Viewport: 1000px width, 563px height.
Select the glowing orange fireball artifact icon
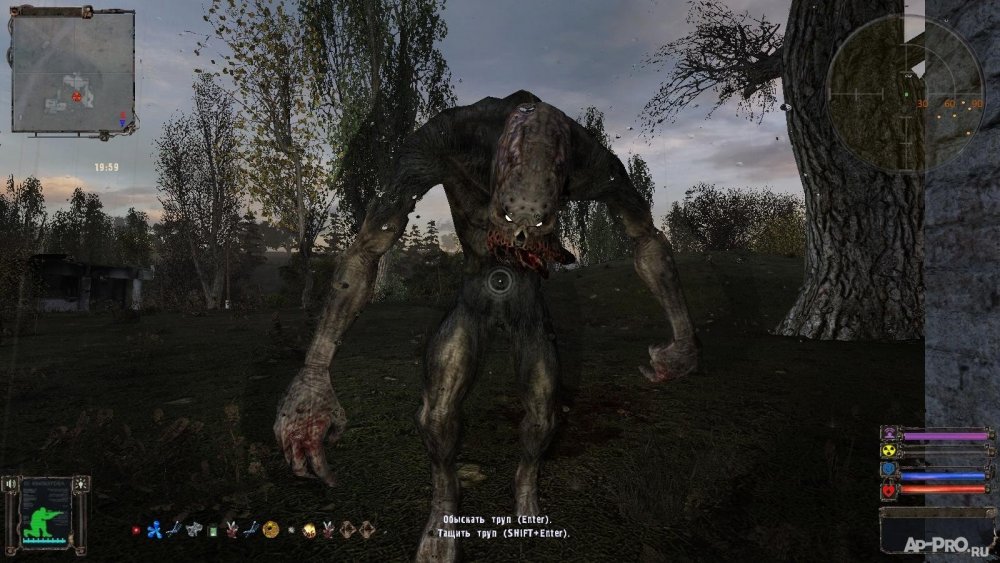[x=309, y=529]
